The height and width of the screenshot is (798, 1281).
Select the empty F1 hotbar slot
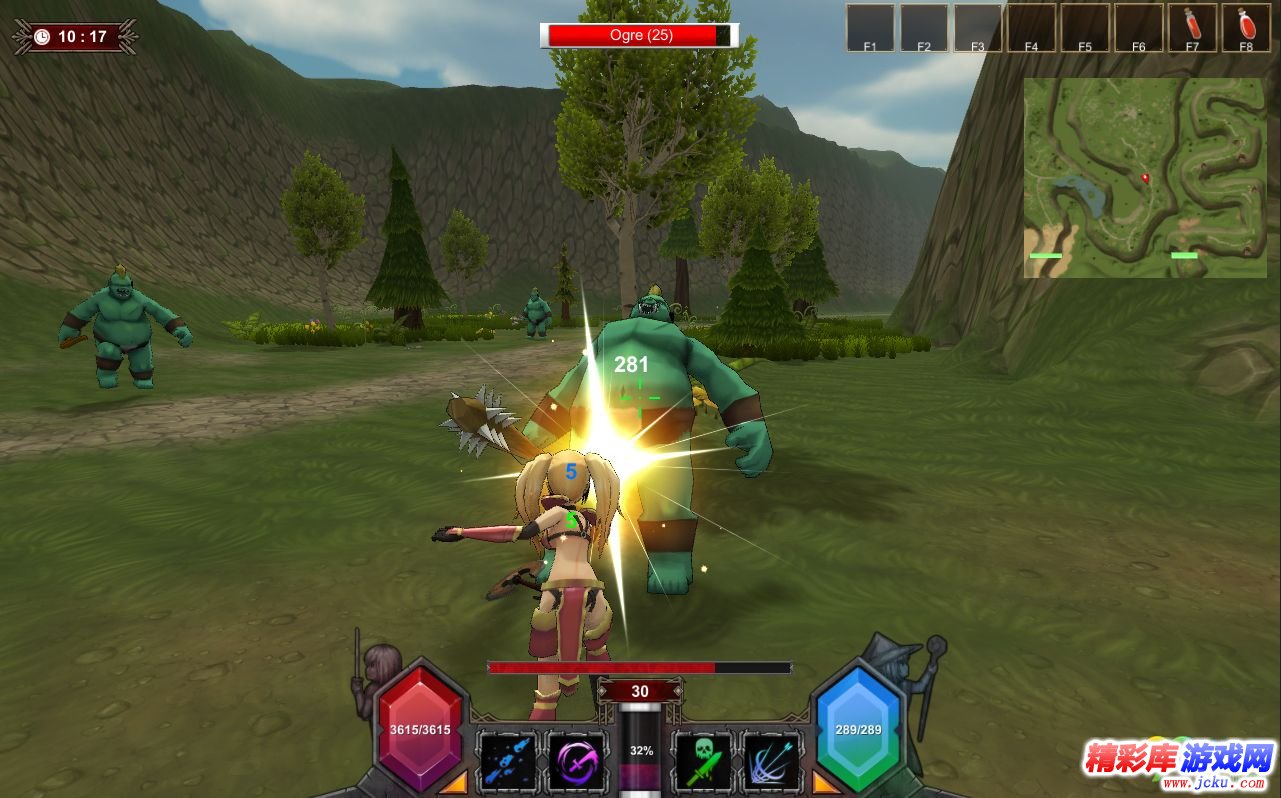pos(871,28)
